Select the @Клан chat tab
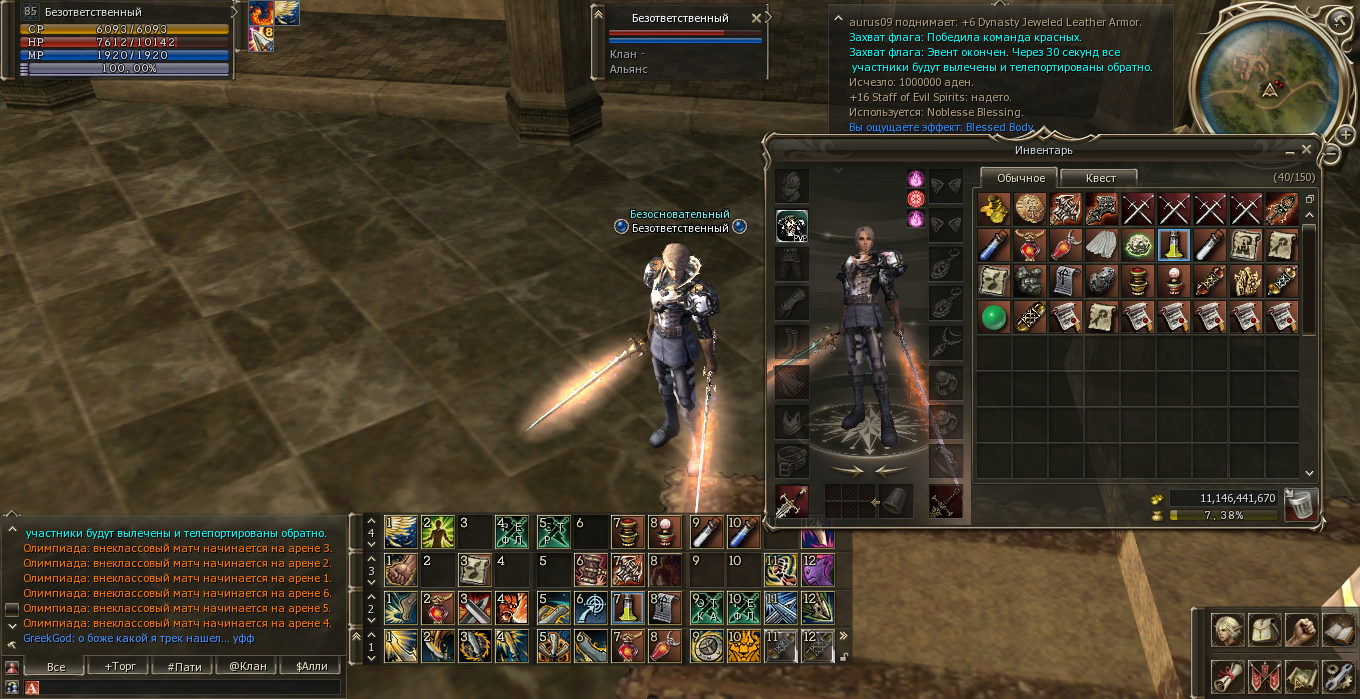The height and width of the screenshot is (699, 1360). tap(247, 666)
